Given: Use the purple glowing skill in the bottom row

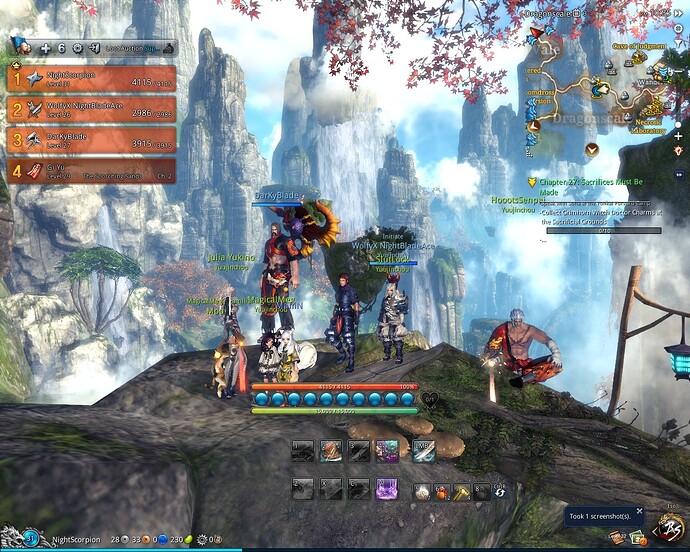Looking at the screenshot, I should (x=386, y=488).
